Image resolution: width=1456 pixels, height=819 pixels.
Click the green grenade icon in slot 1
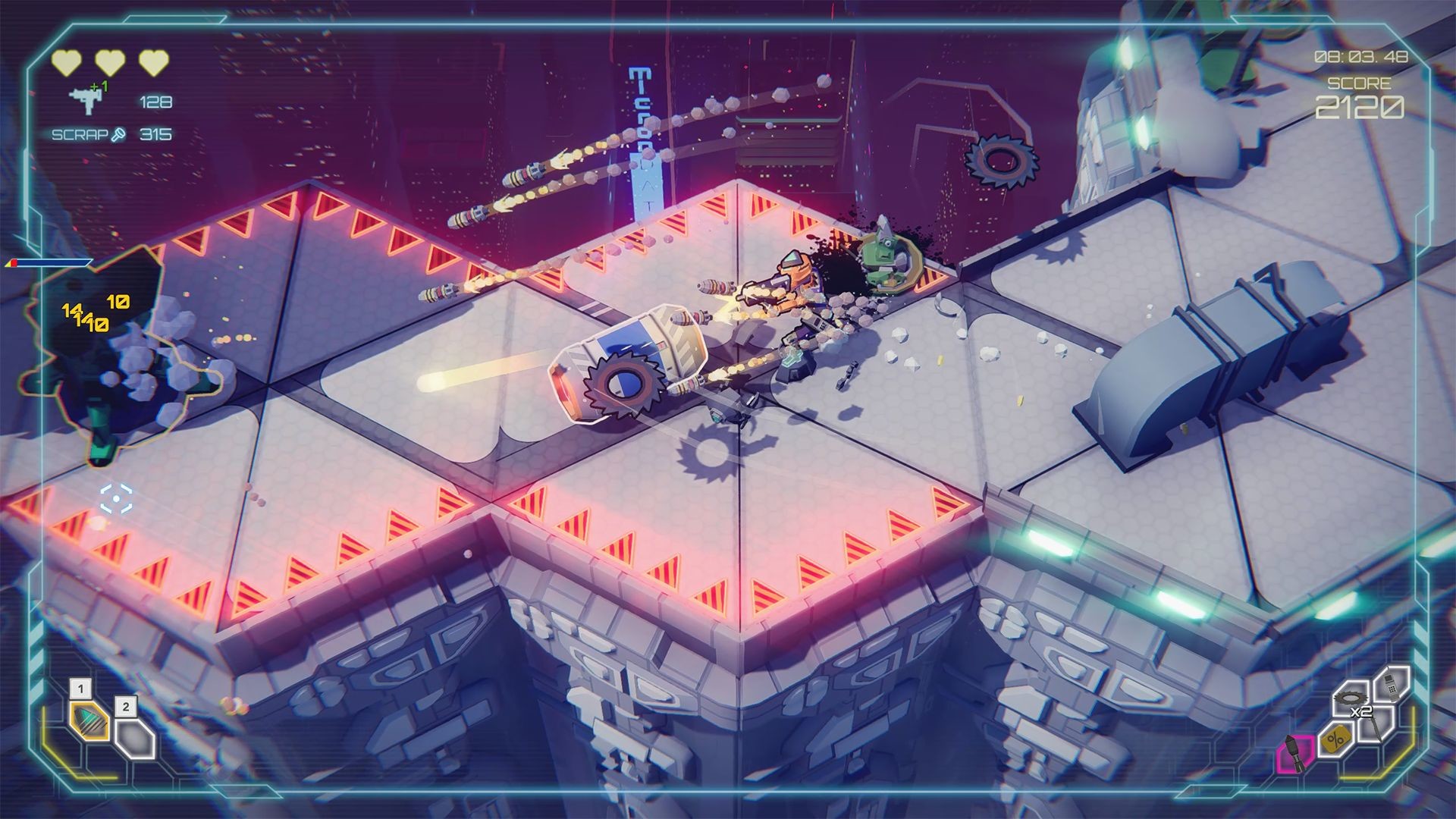pyautogui.click(x=88, y=721)
